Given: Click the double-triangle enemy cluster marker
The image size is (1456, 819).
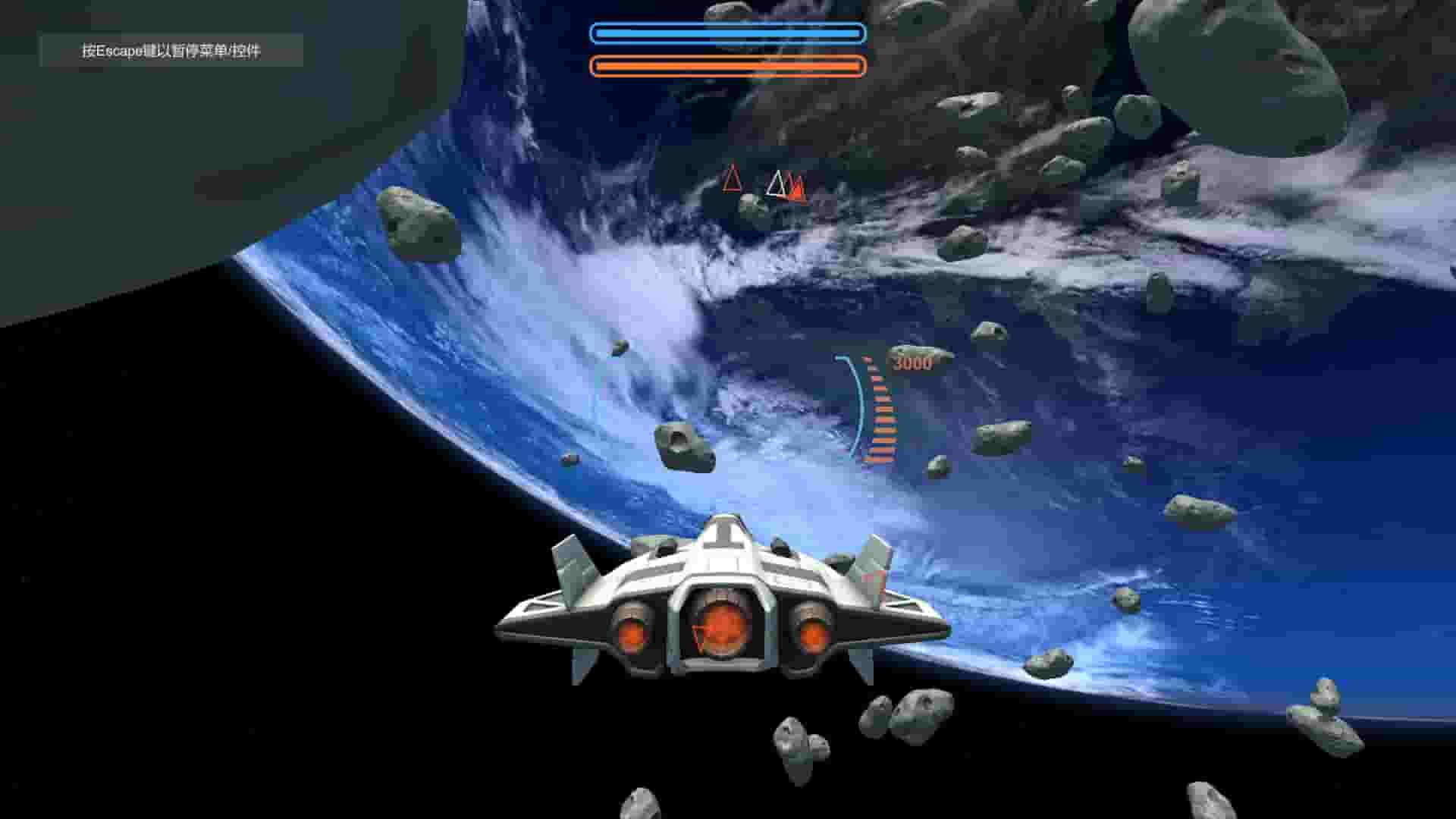Looking at the screenshot, I should pyautogui.click(x=789, y=187).
